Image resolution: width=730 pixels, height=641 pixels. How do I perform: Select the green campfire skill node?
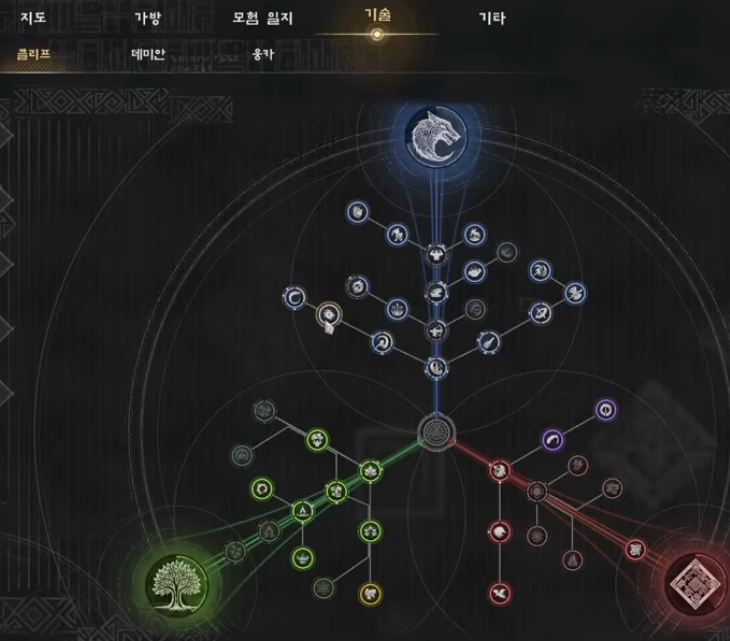point(301,511)
